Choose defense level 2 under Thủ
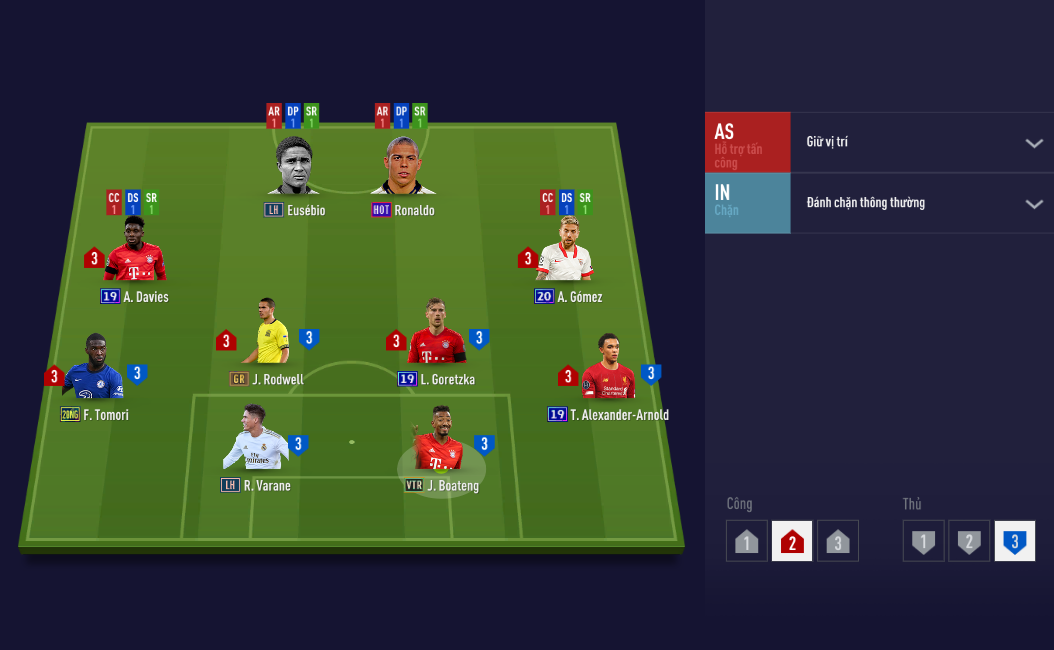The image size is (1054, 650). pos(969,541)
